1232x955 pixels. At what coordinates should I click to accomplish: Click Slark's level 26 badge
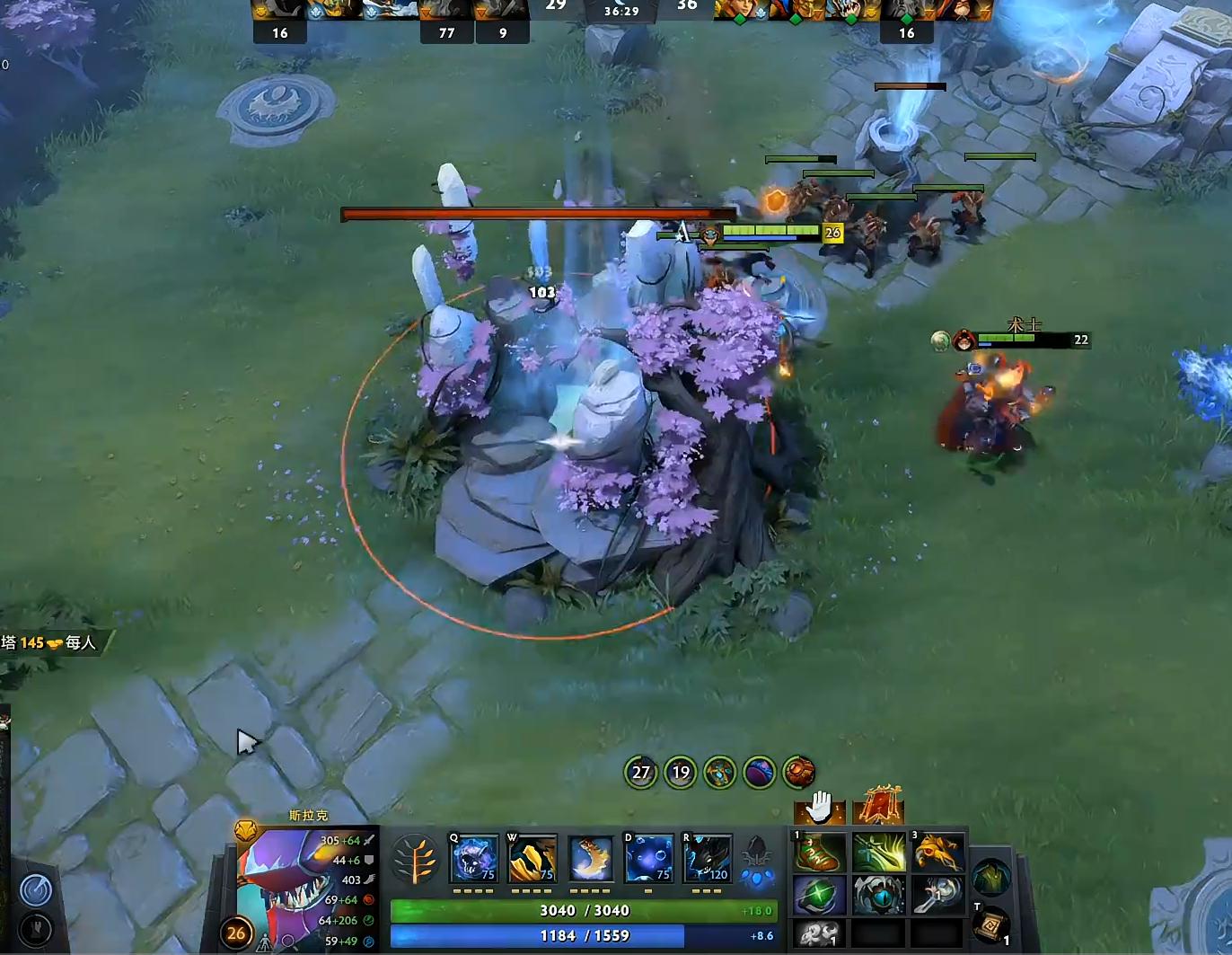[235, 933]
